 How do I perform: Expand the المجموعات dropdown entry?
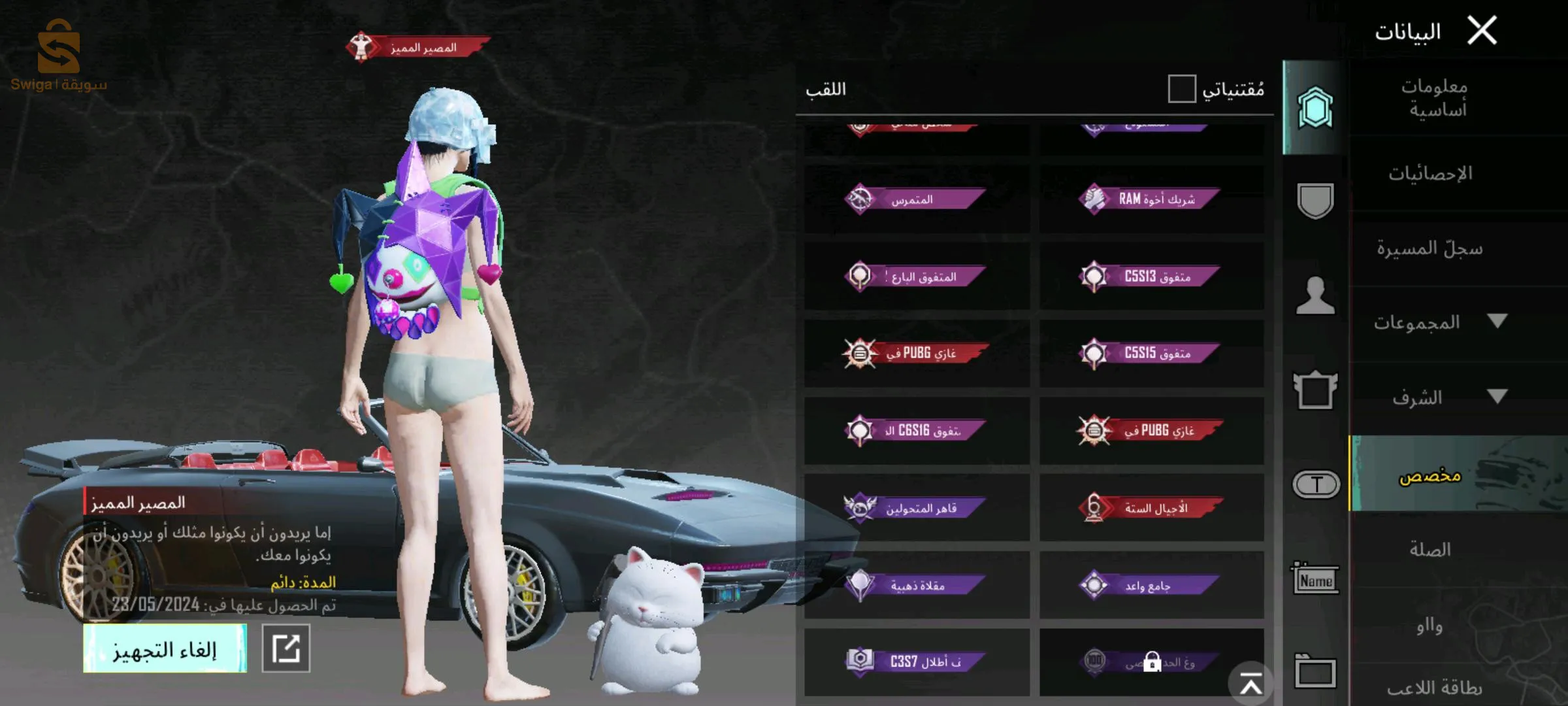click(1437, 322)
